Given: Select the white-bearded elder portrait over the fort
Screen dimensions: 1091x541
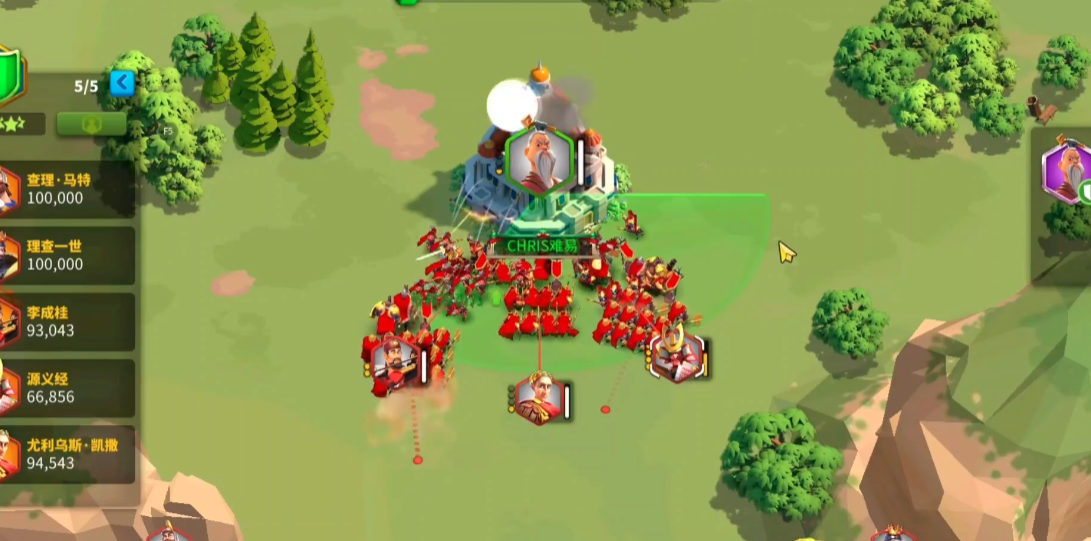Looking at the screenshot, I should pyautogui.click(x=539, y=158).
